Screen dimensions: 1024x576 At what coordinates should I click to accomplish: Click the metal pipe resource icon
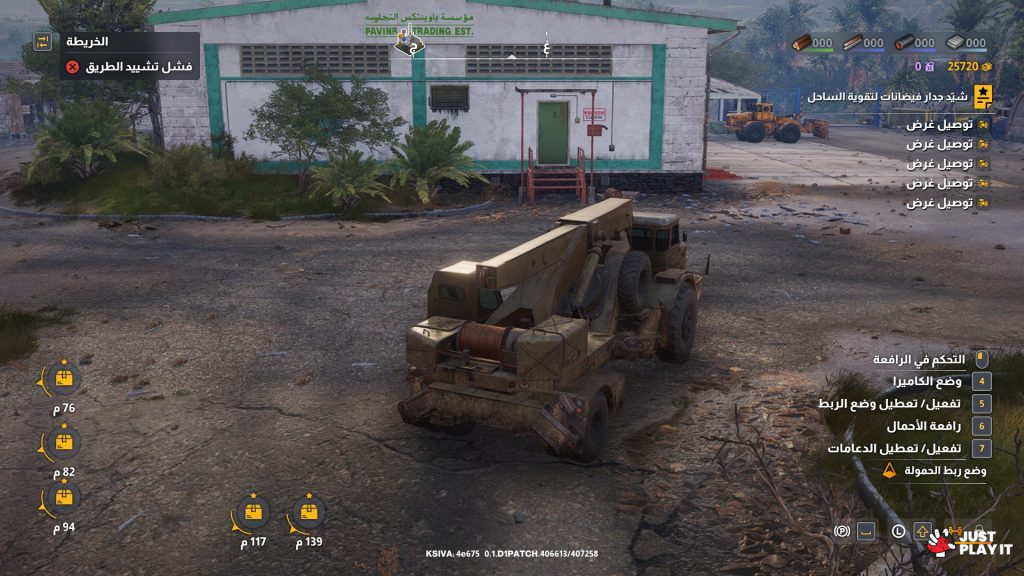[903, 43]
